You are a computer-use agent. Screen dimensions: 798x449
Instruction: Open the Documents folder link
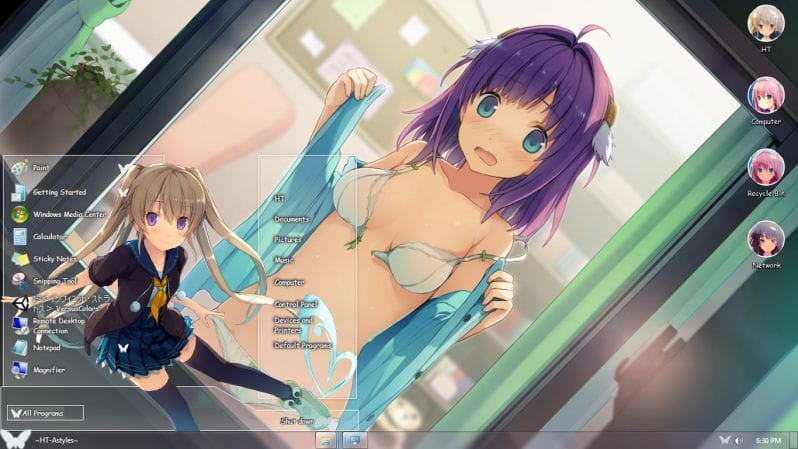tap(292, 218)
